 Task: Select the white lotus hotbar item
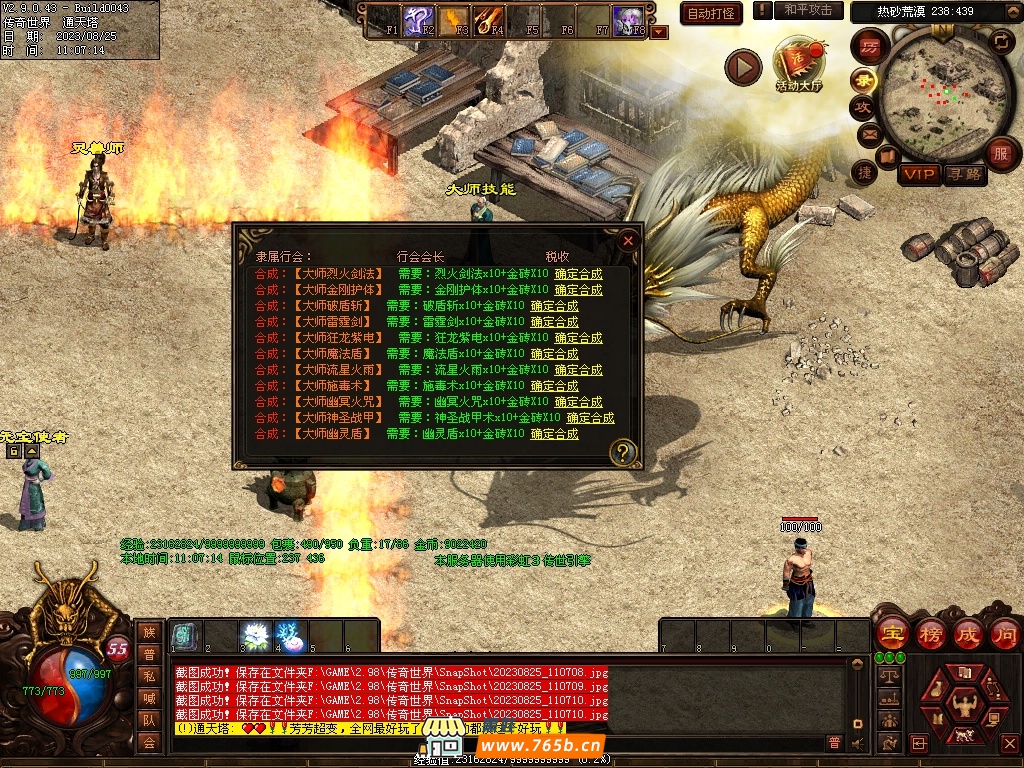point(254,635)
